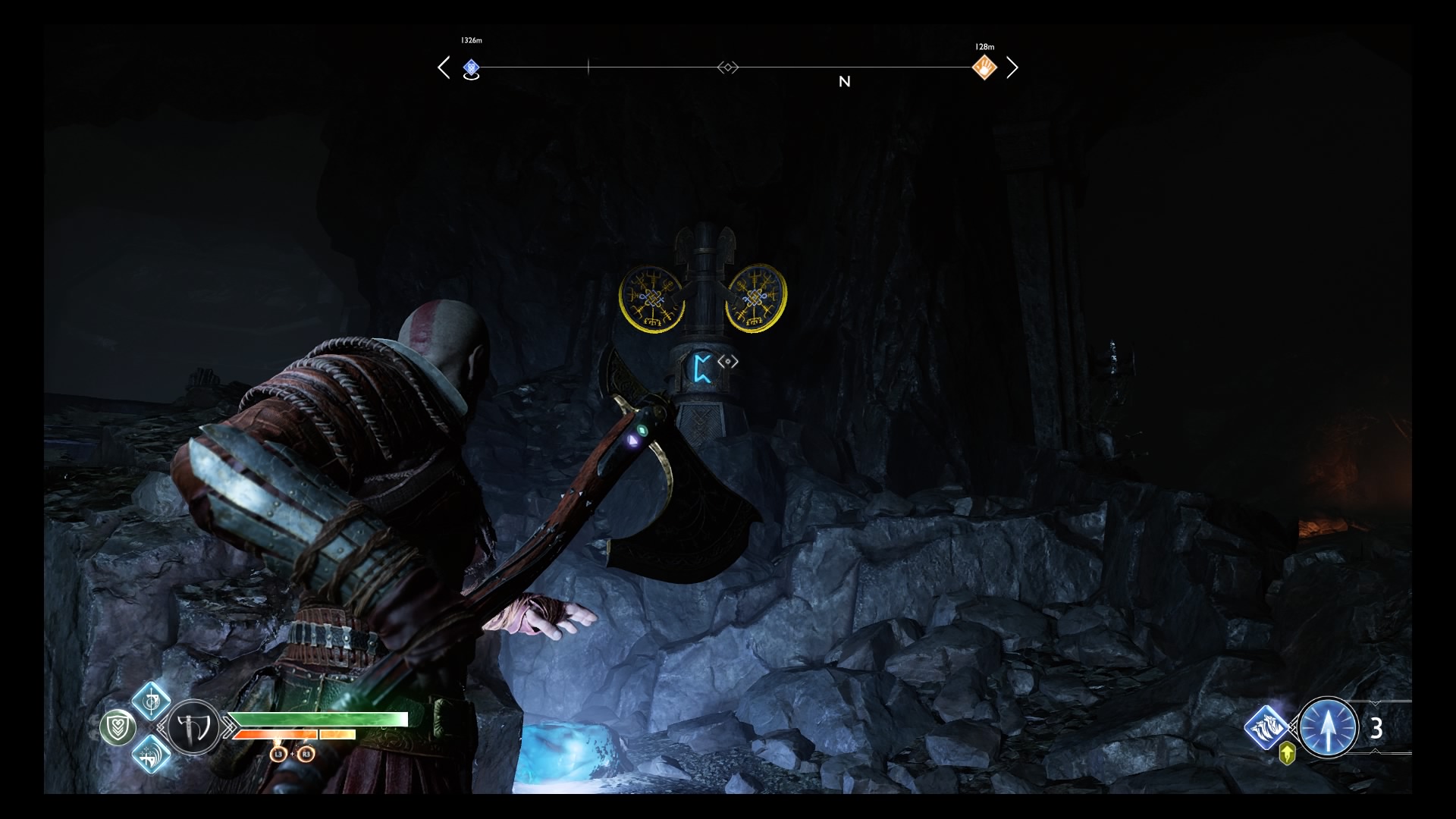Viewport: 1456px width, 819px height.
Task: Select the N direction letter on the compass
Action: 845,81
